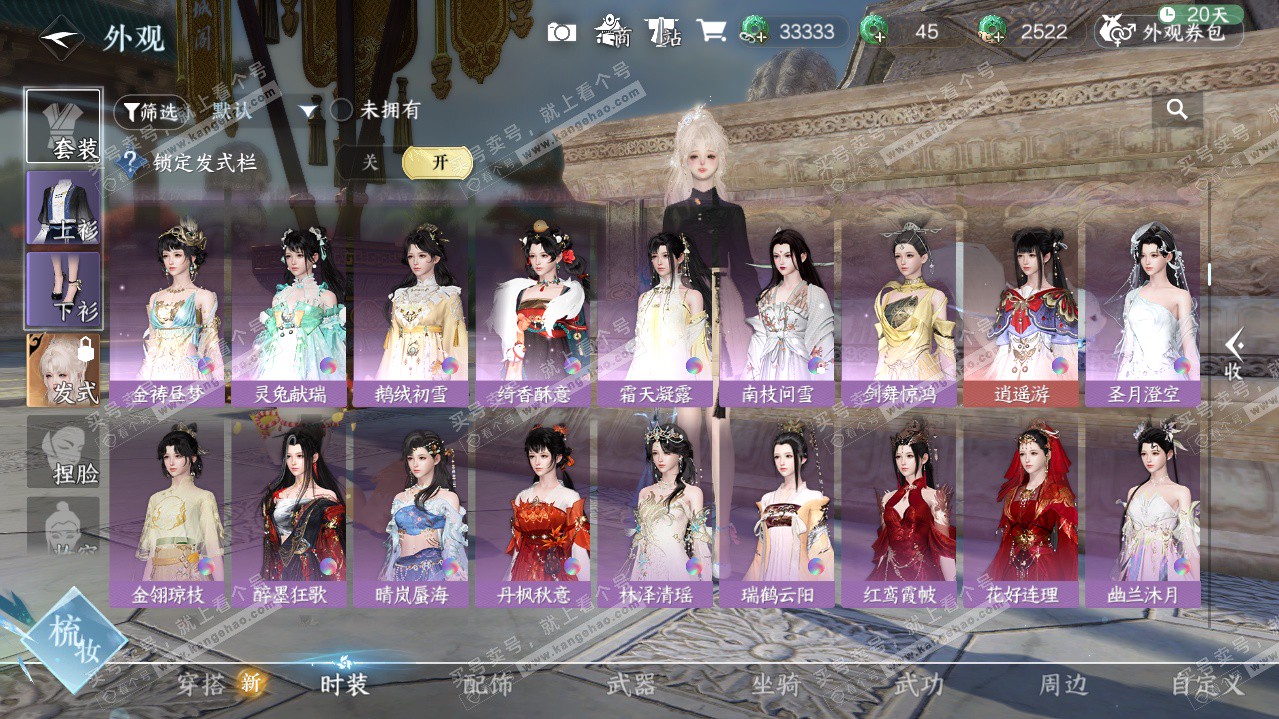
Task: Switch to the 配饰 tab
Action: pyautogui.click(x=488, y=685)
